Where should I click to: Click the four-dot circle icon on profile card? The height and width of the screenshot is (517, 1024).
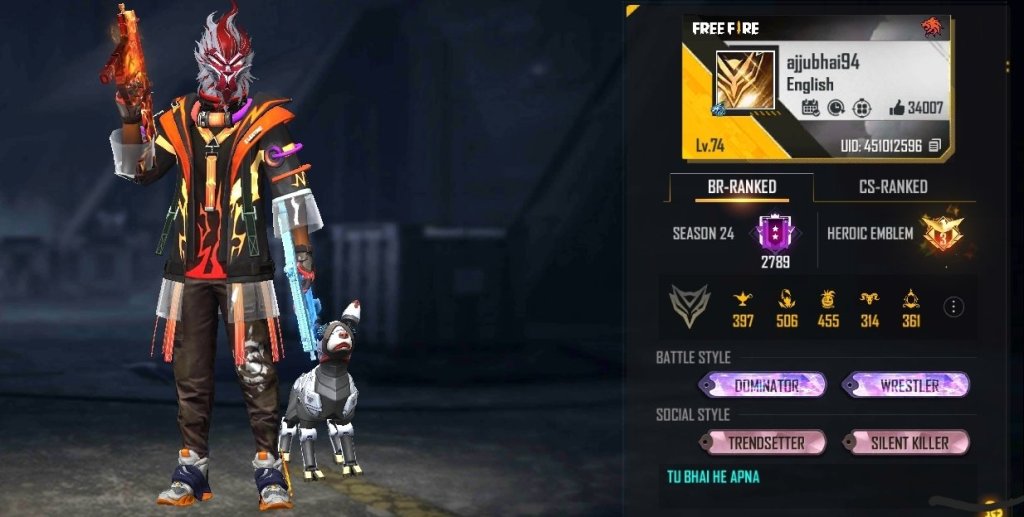coord(861,108)
